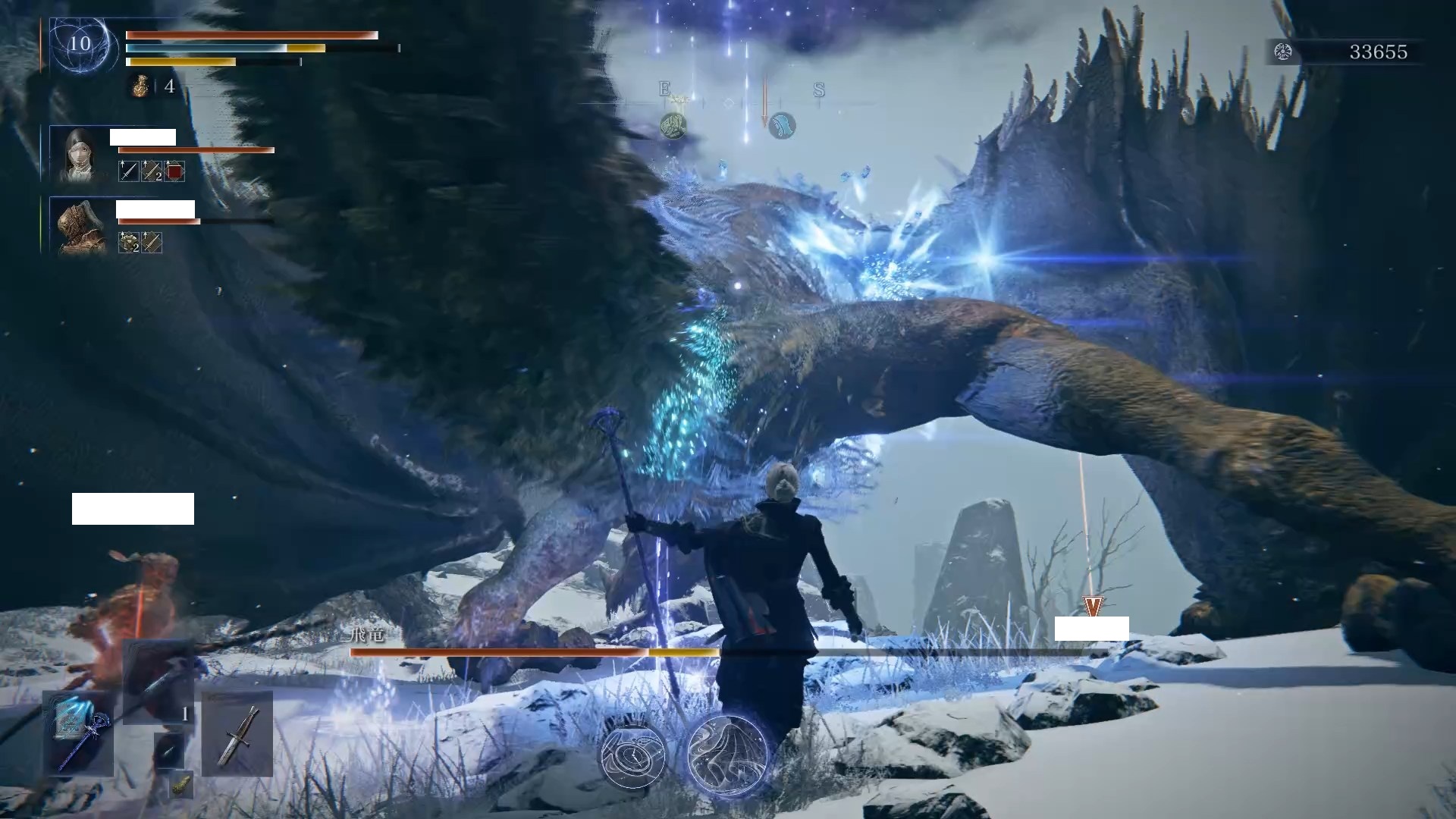Select the red square status icon
This screenshot has width=1456, height=819.
coord(174,171)
